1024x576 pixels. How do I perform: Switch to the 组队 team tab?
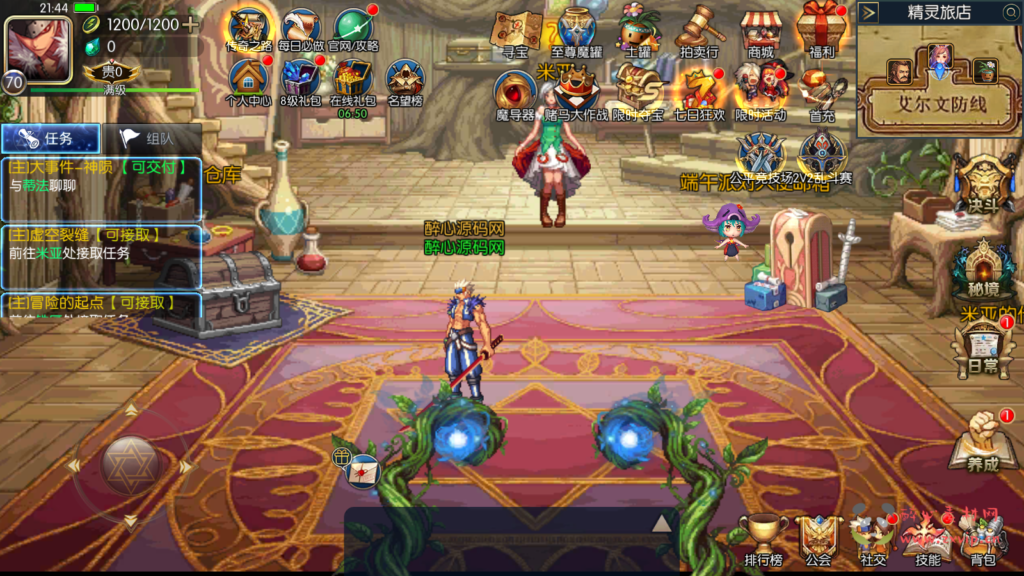click(150, 139)
